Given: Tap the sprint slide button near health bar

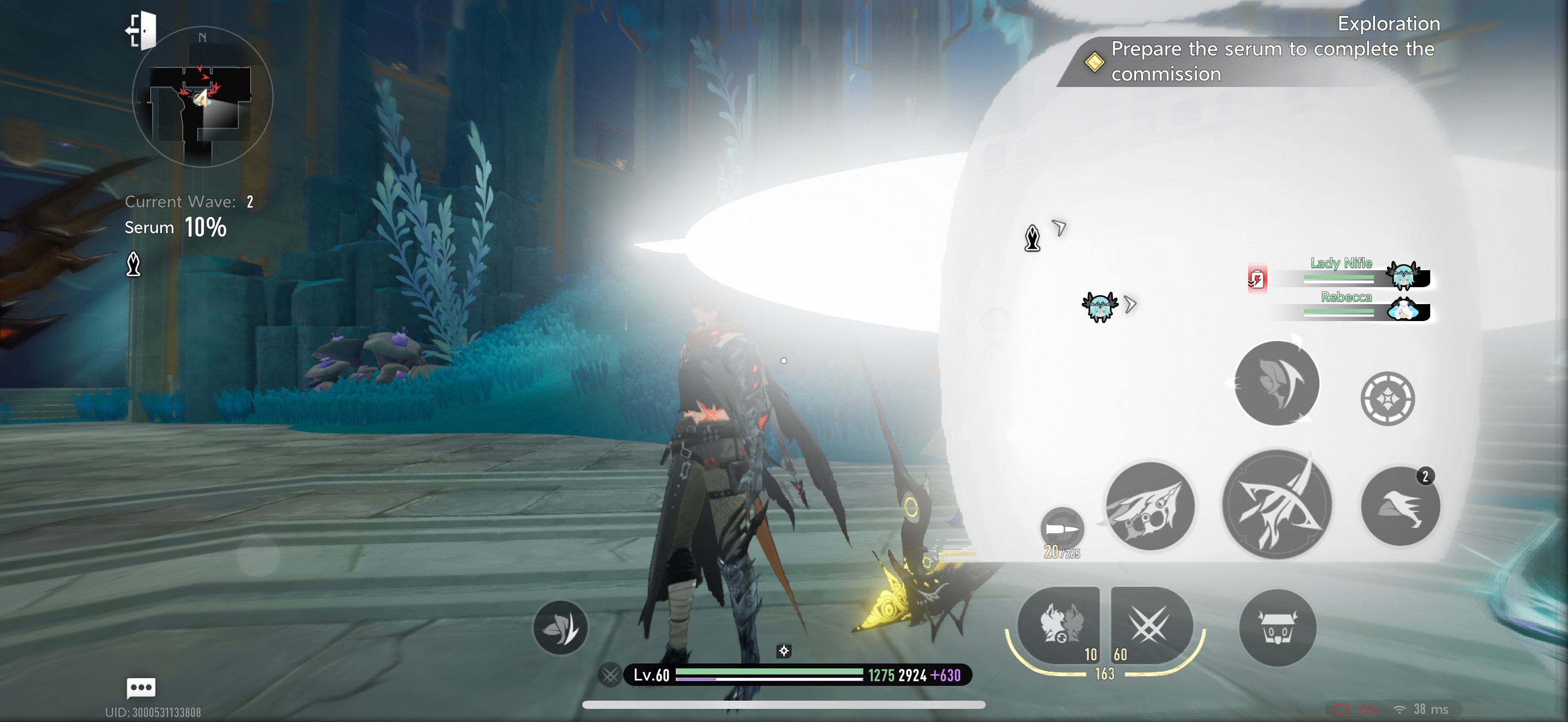Looking at the screenshot, I should (x=560, y=627).
